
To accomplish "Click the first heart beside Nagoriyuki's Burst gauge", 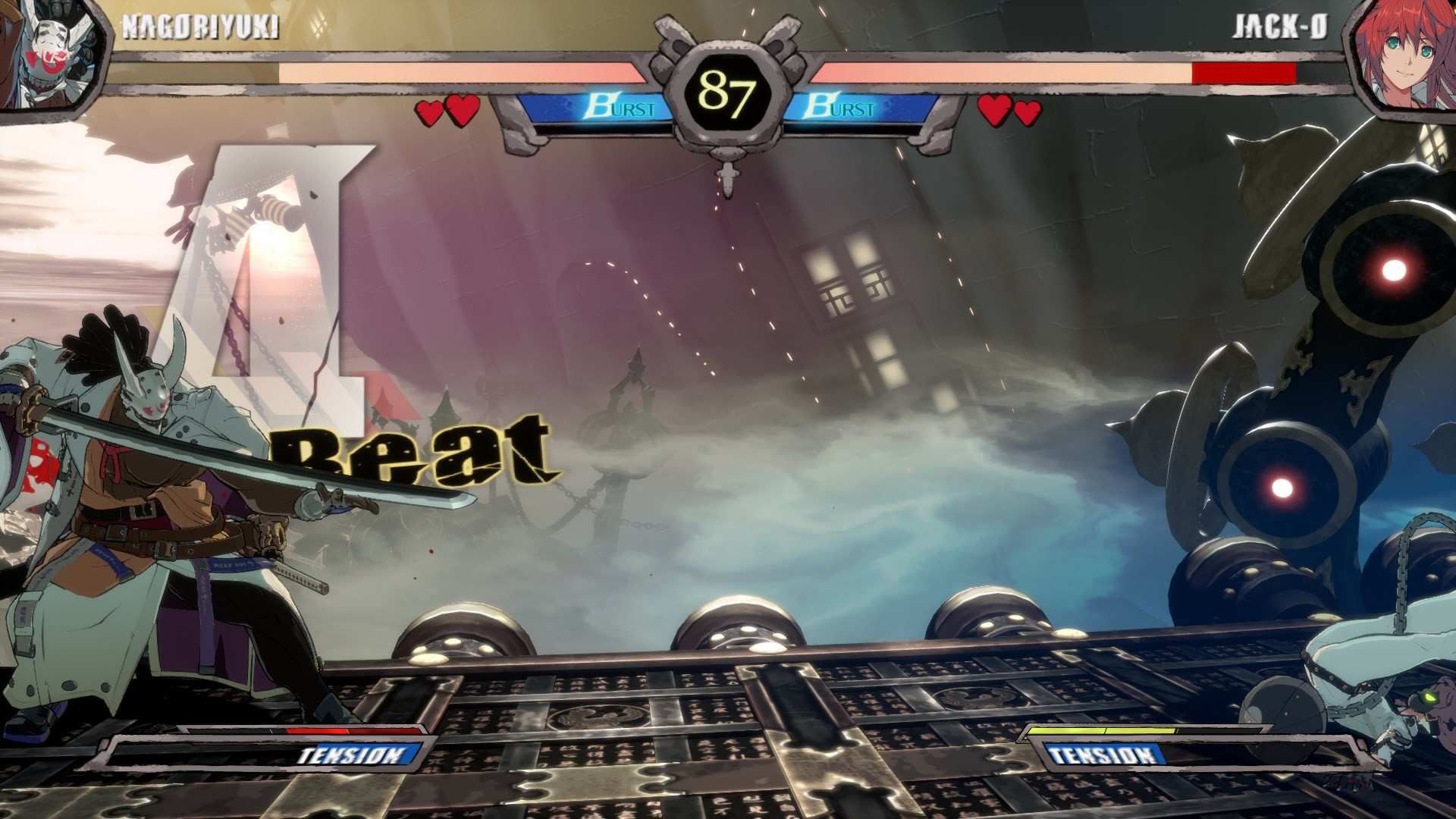I will click(427, 112).
